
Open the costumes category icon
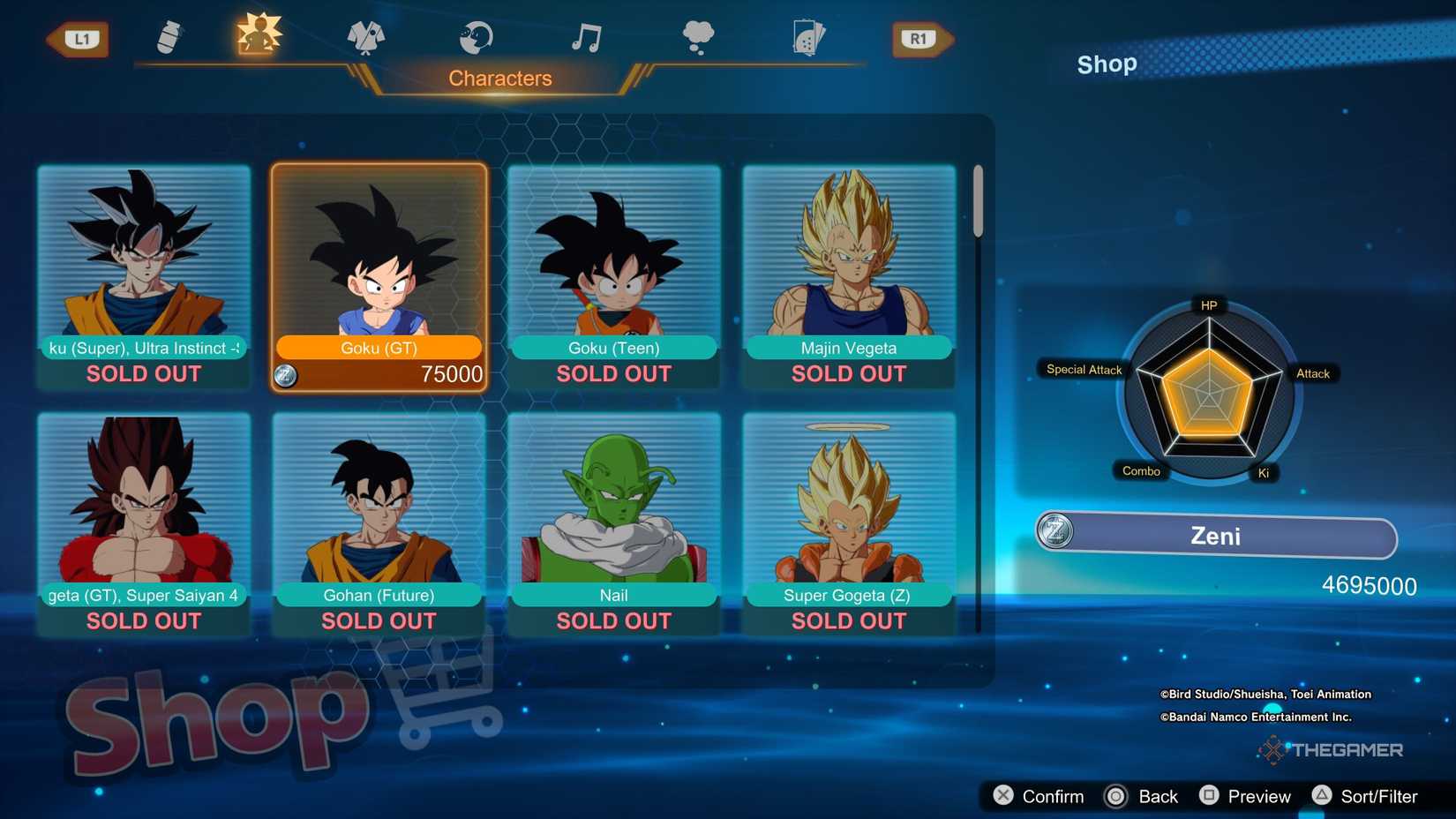tap(366, 37)
